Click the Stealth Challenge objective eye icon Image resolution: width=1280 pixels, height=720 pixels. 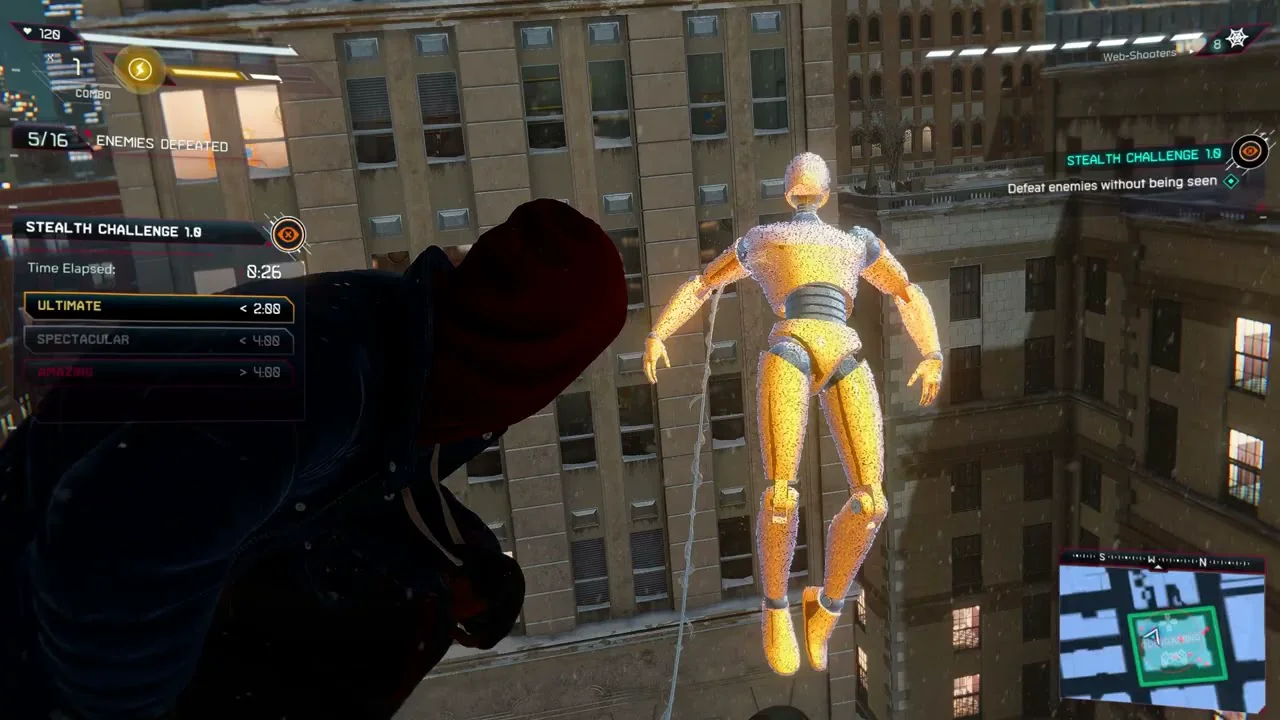1250,152
